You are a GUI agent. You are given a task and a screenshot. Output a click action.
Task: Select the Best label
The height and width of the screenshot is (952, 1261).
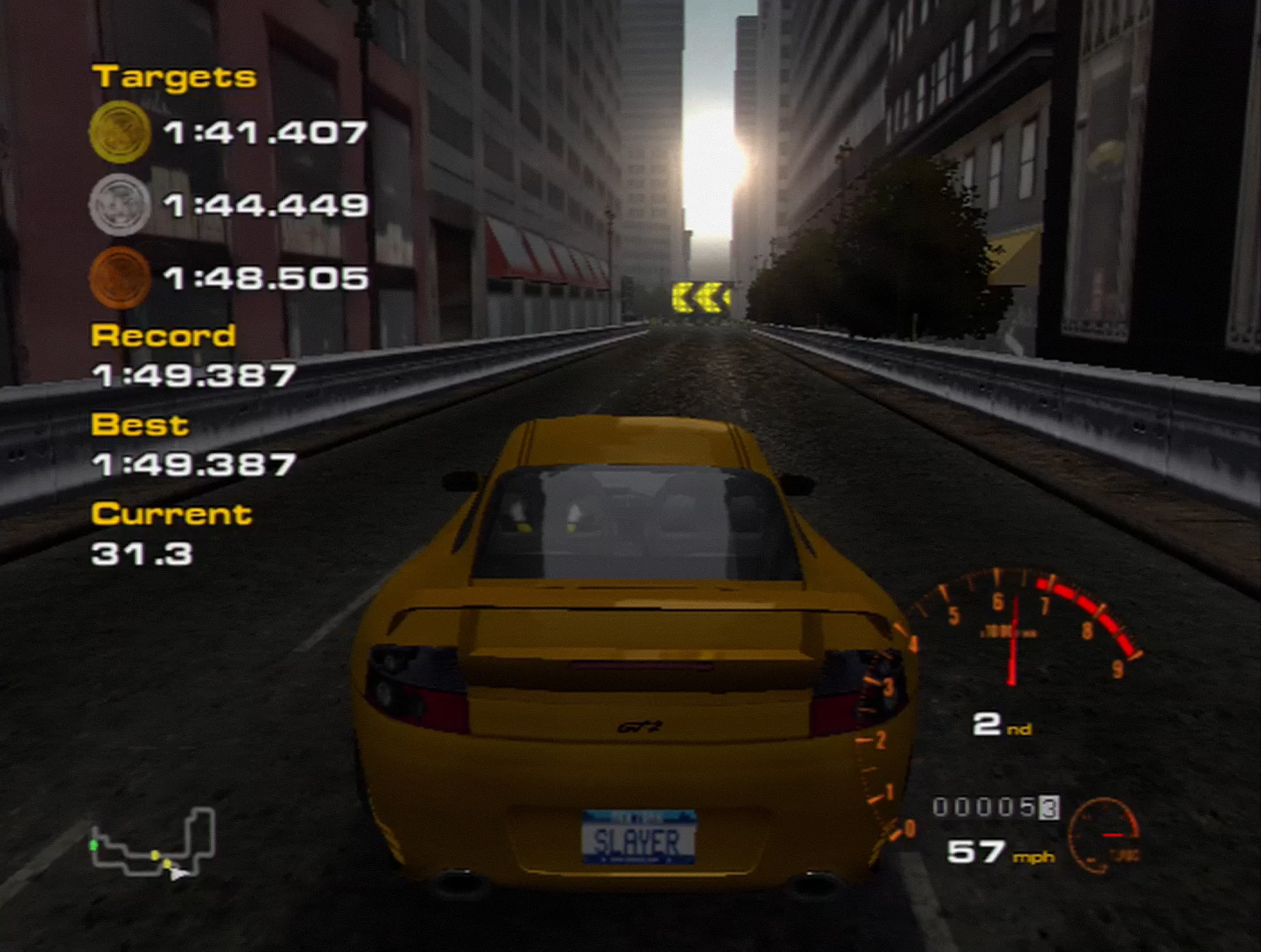[x=139, y=425]
